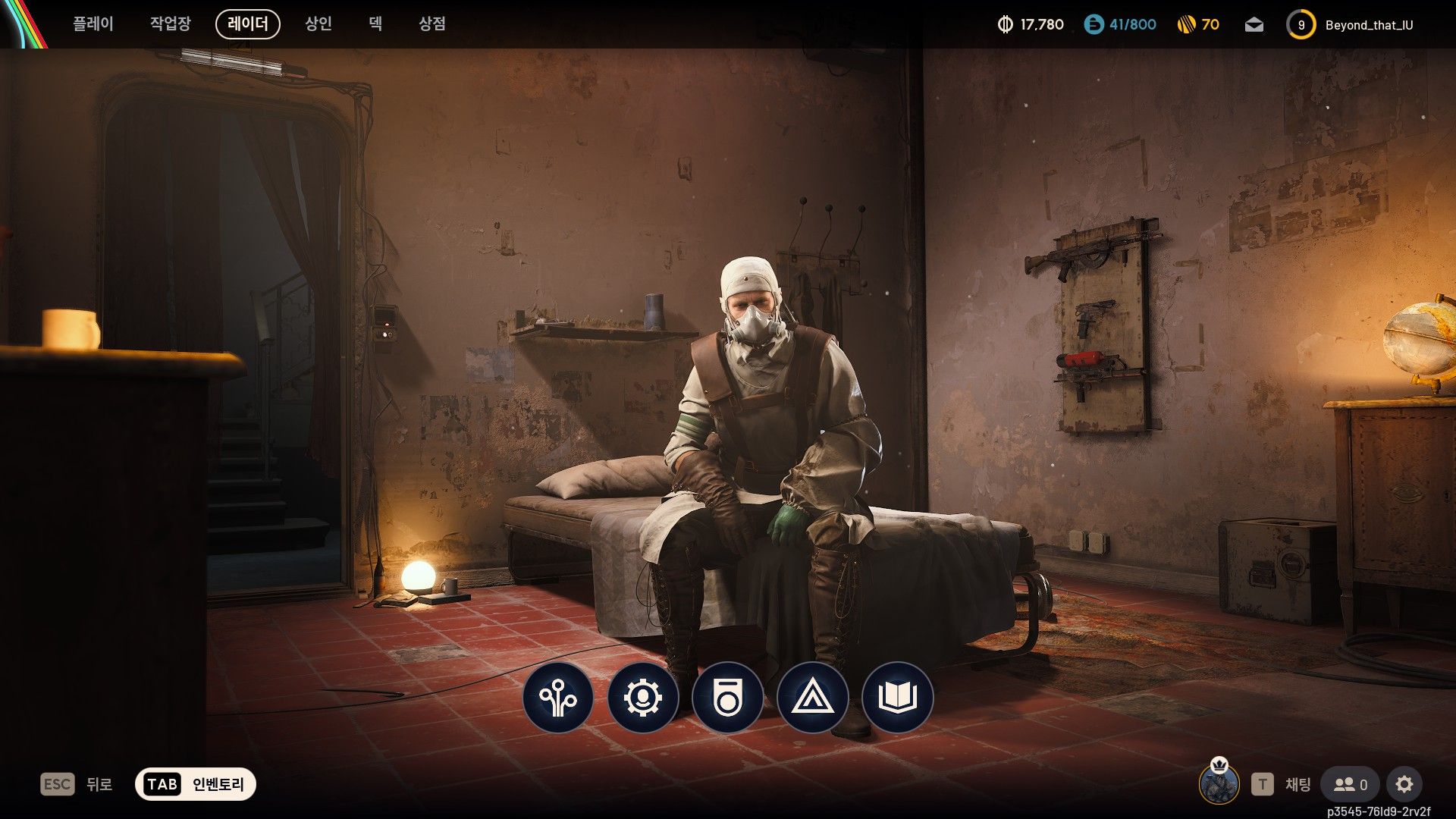
Task: Open the book codex icon
Action: point(898,698)
